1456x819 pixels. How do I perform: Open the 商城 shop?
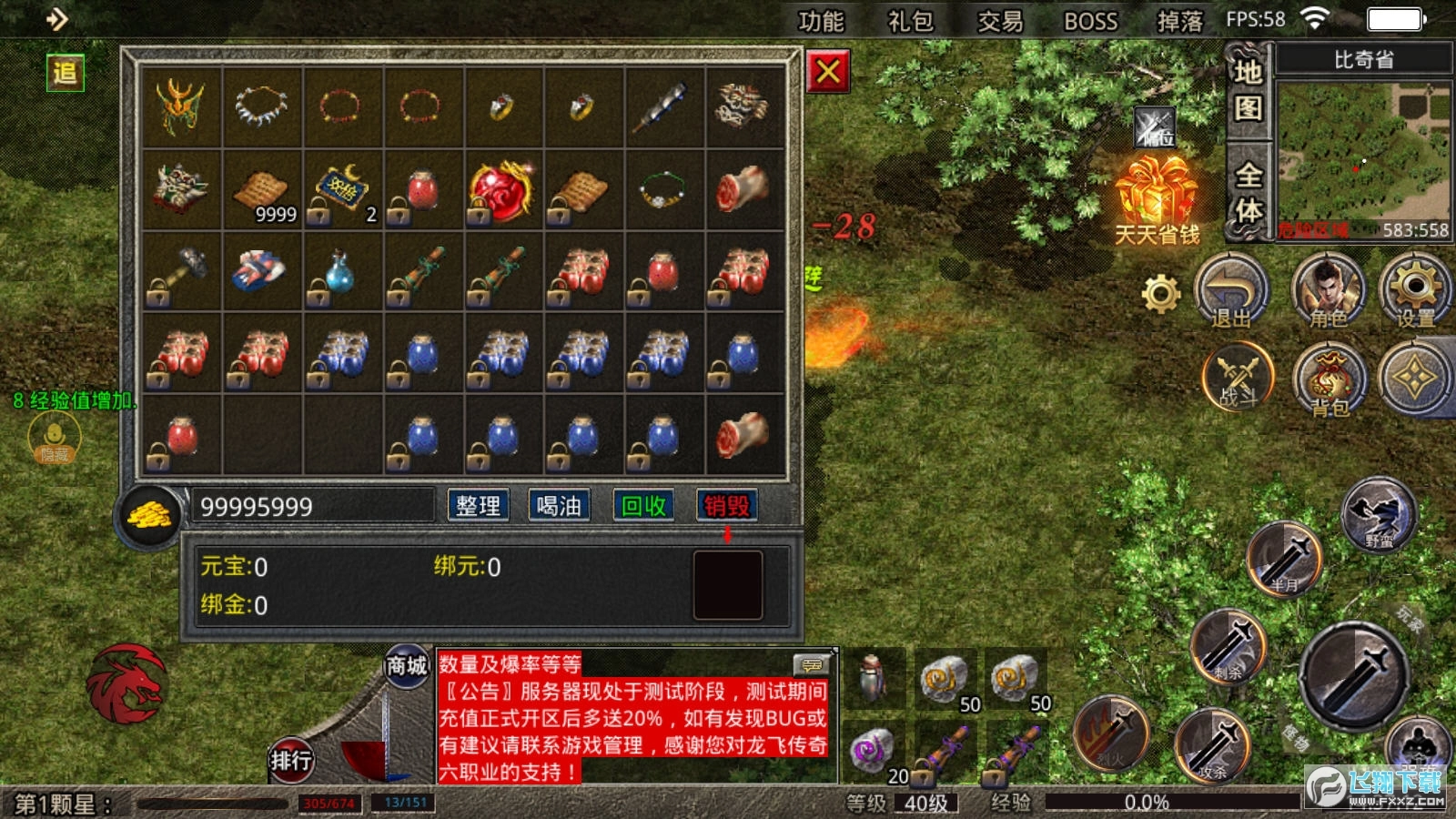coord(406,667)
